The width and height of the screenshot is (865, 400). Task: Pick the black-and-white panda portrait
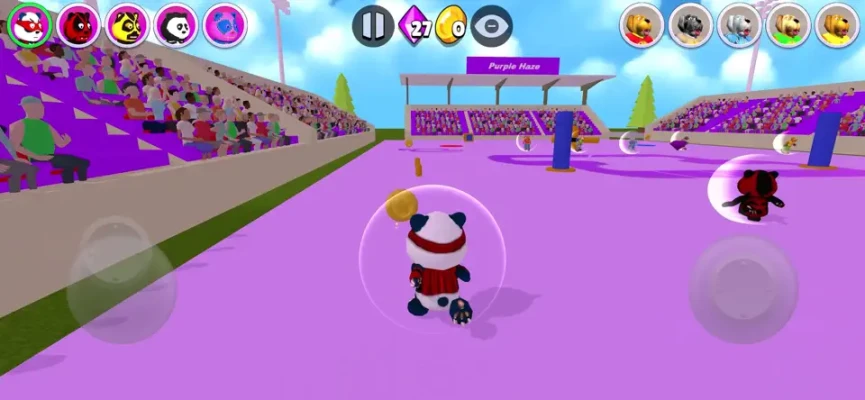pyautogui.click(x=176, y=25)
